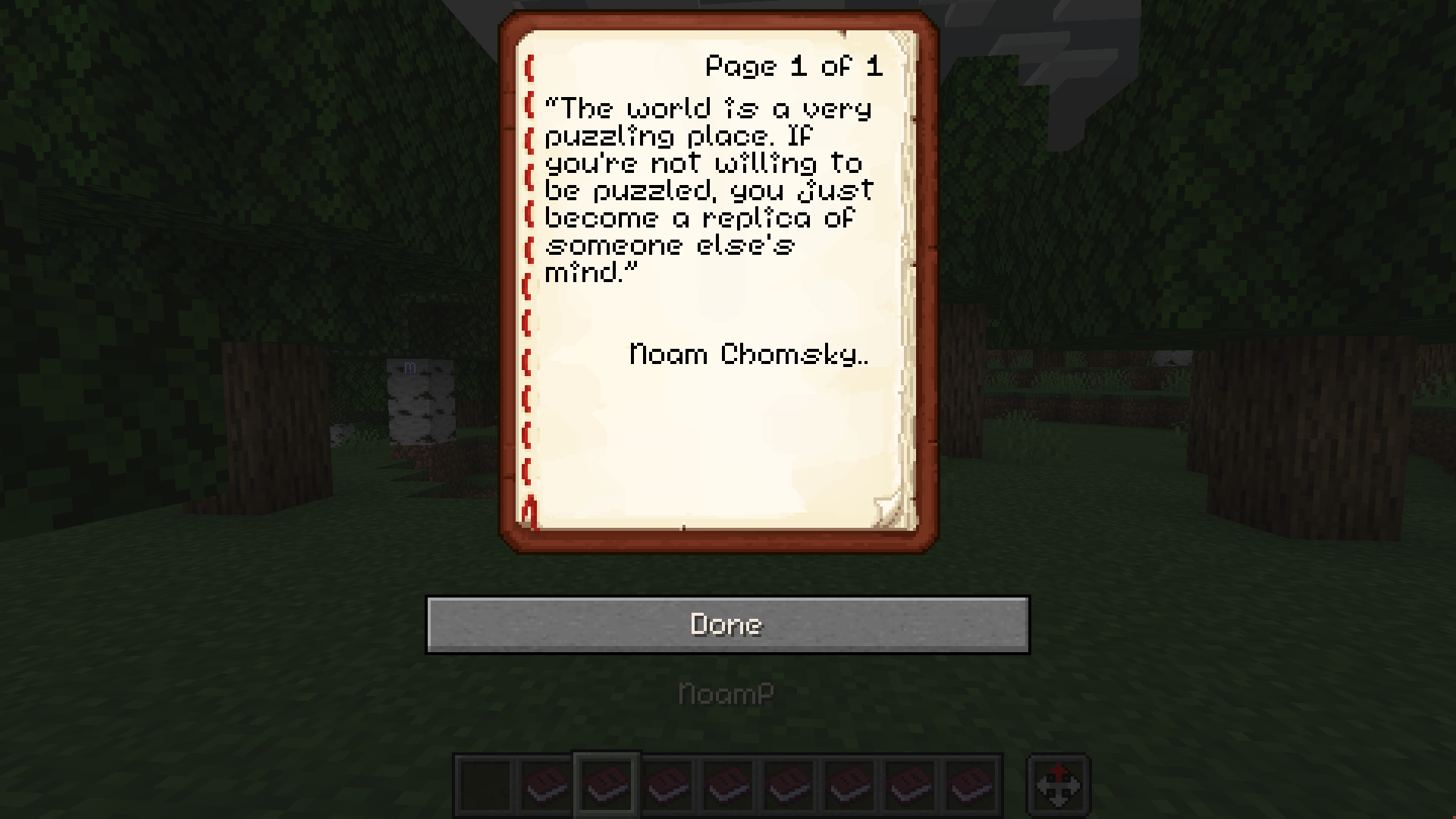Screen dimensions: 1456x819
Task: Select the highlighted book slot in the hotbar
Action: [607, 785]
